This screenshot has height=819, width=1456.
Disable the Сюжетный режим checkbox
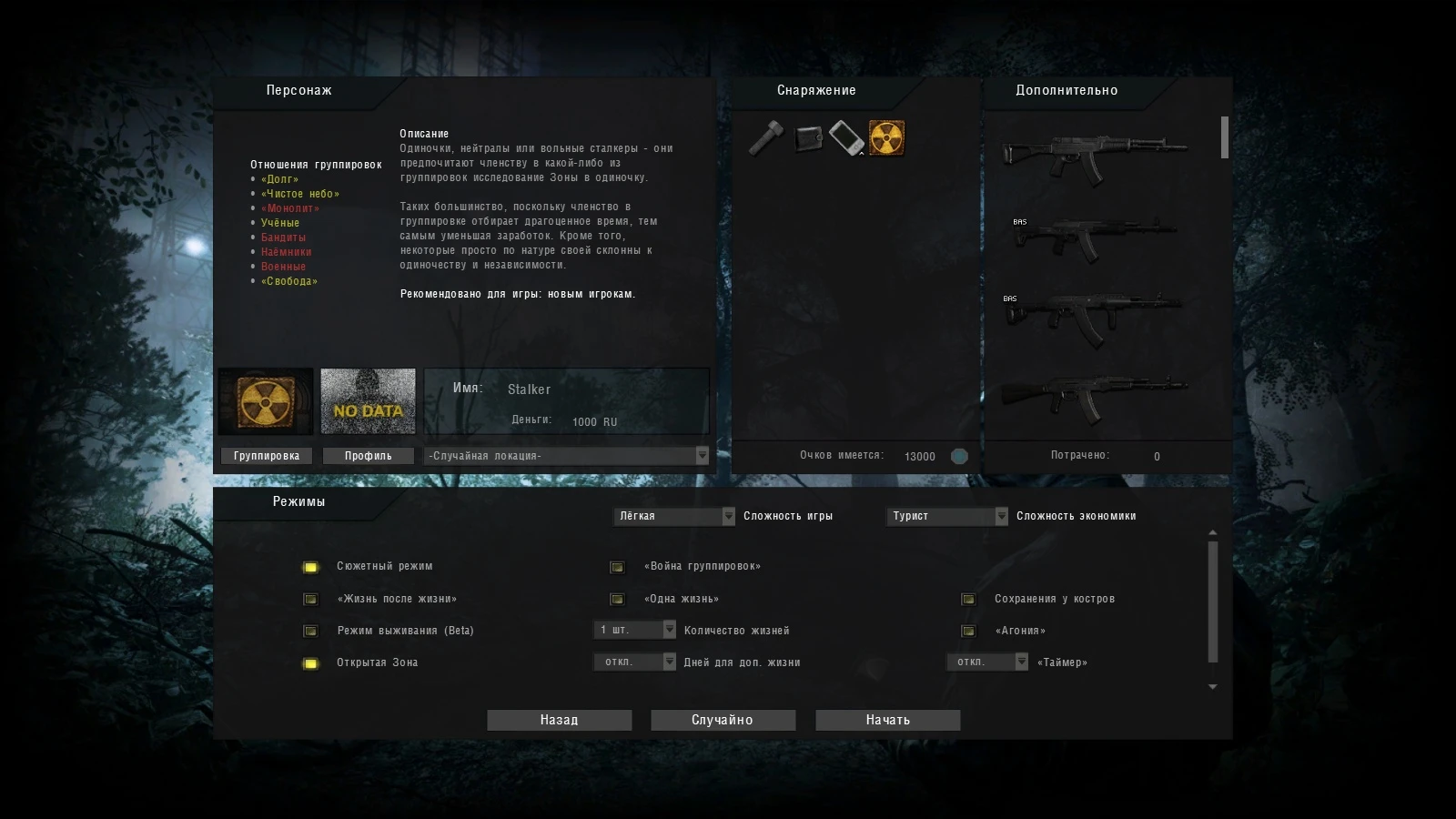click(310, 566)
